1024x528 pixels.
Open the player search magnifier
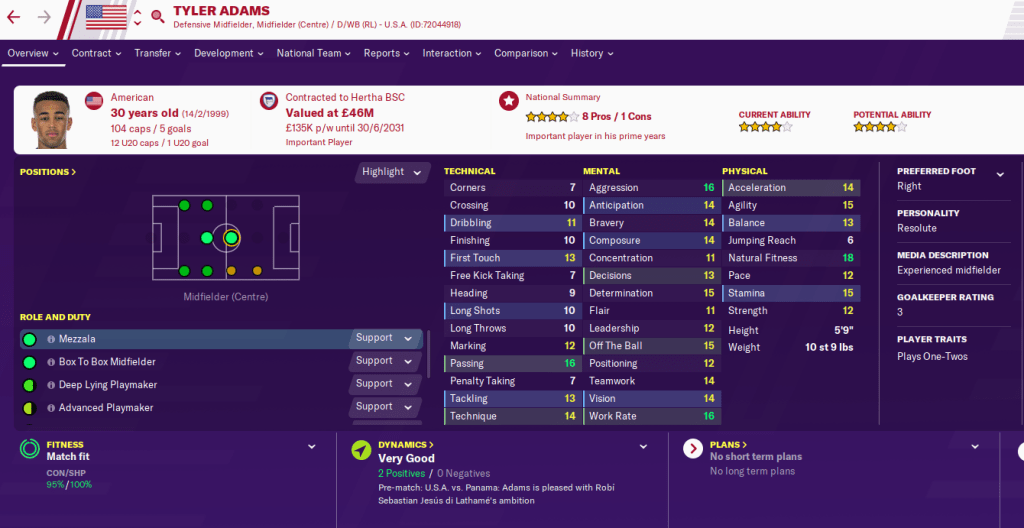point(157,16)
